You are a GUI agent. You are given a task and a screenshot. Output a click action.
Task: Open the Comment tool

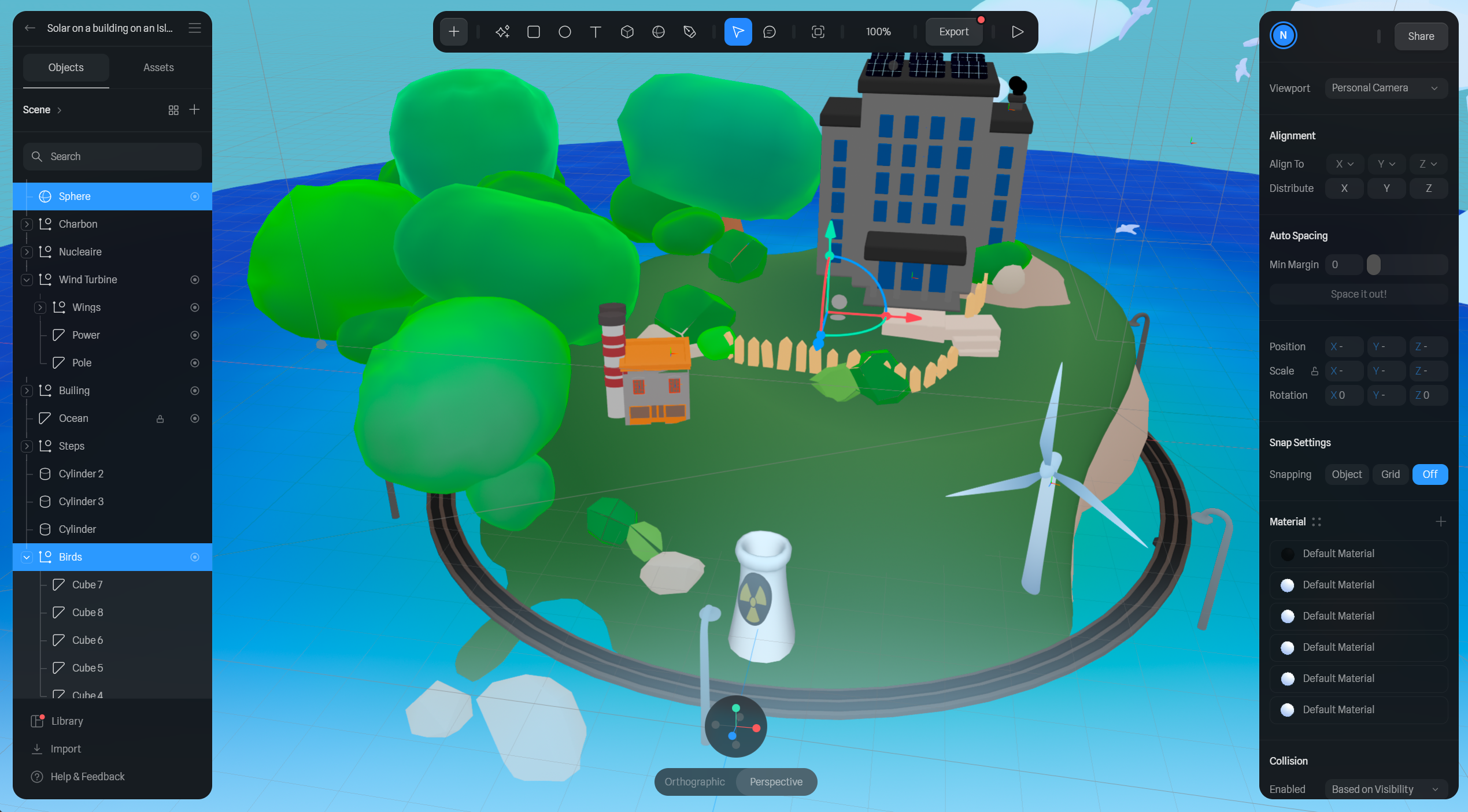pos(770,32)
